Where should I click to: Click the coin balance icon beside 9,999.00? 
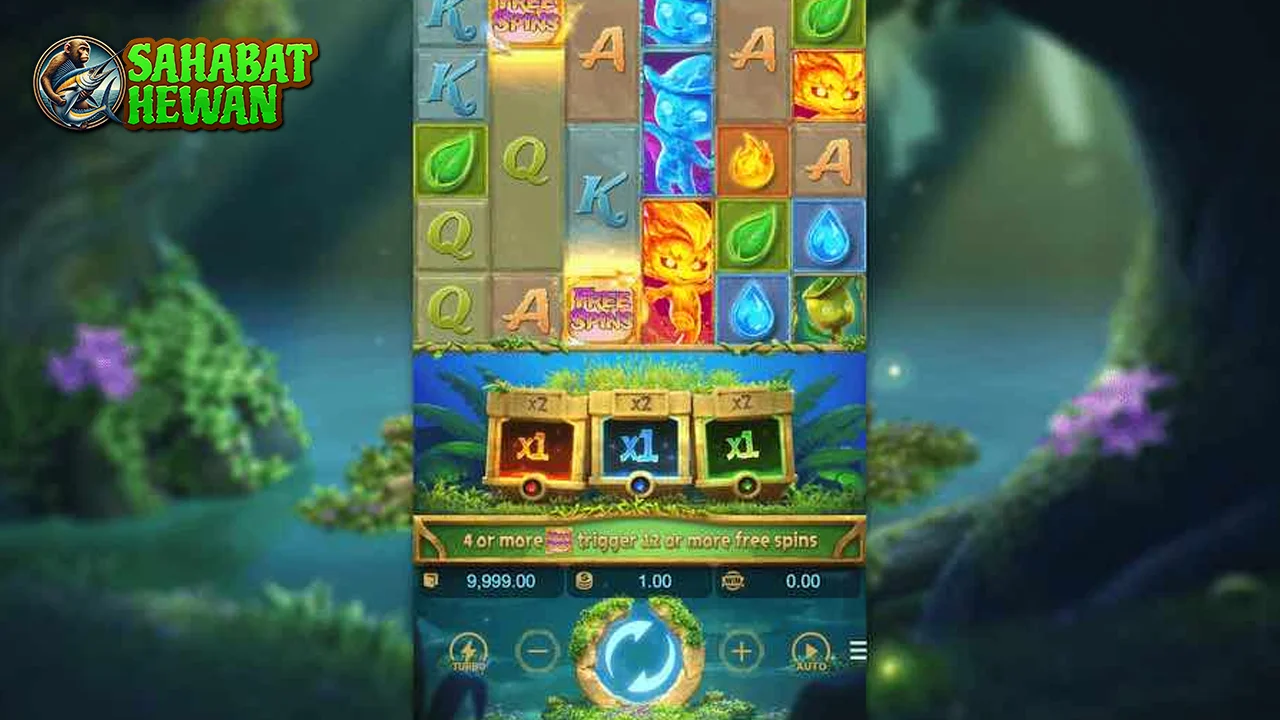433,581
